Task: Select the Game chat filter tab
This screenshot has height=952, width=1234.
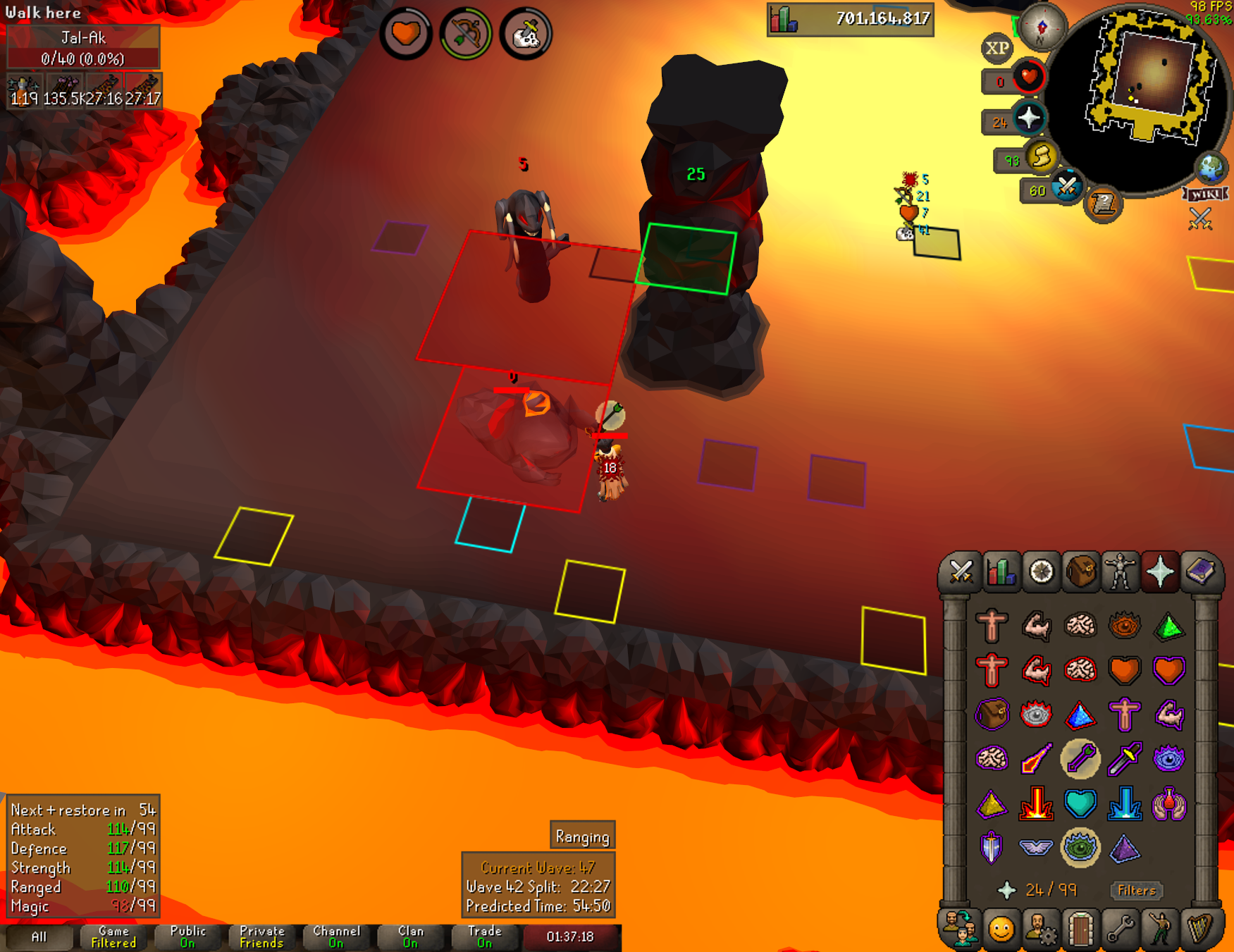Action: pyautogui.click(x=113, y=937)
